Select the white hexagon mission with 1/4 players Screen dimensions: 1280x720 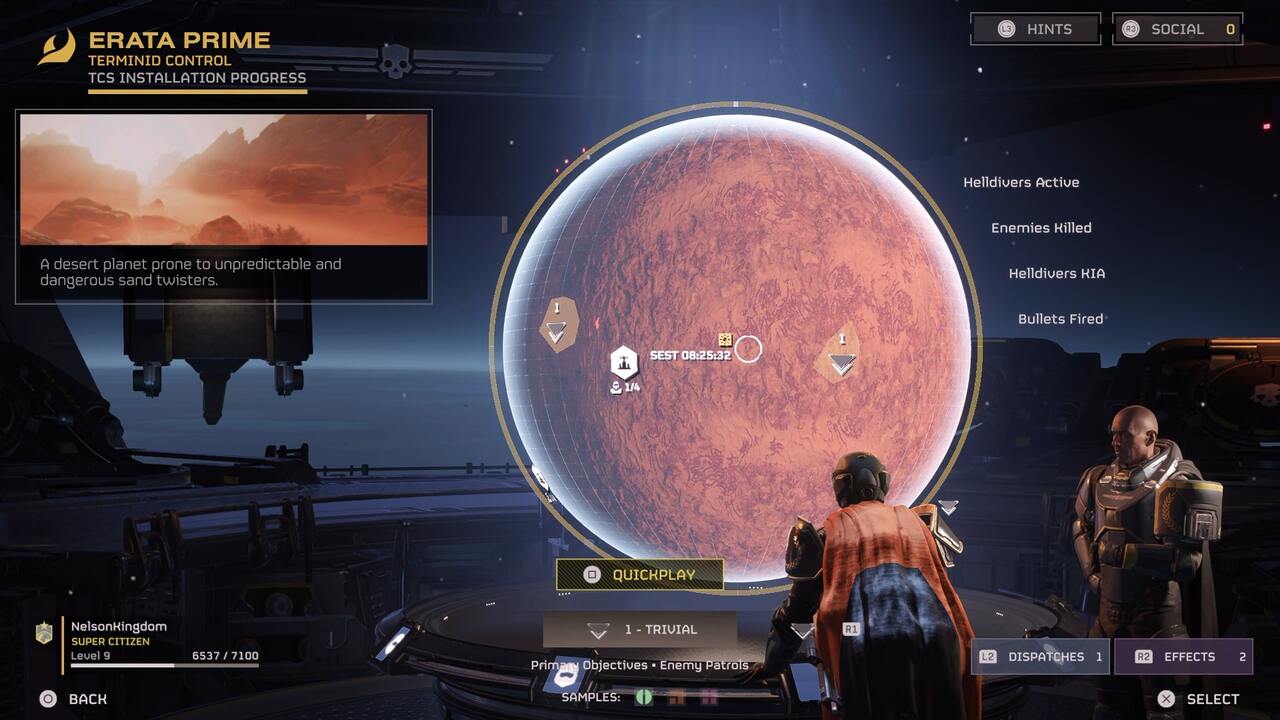(x=624, y=362)
